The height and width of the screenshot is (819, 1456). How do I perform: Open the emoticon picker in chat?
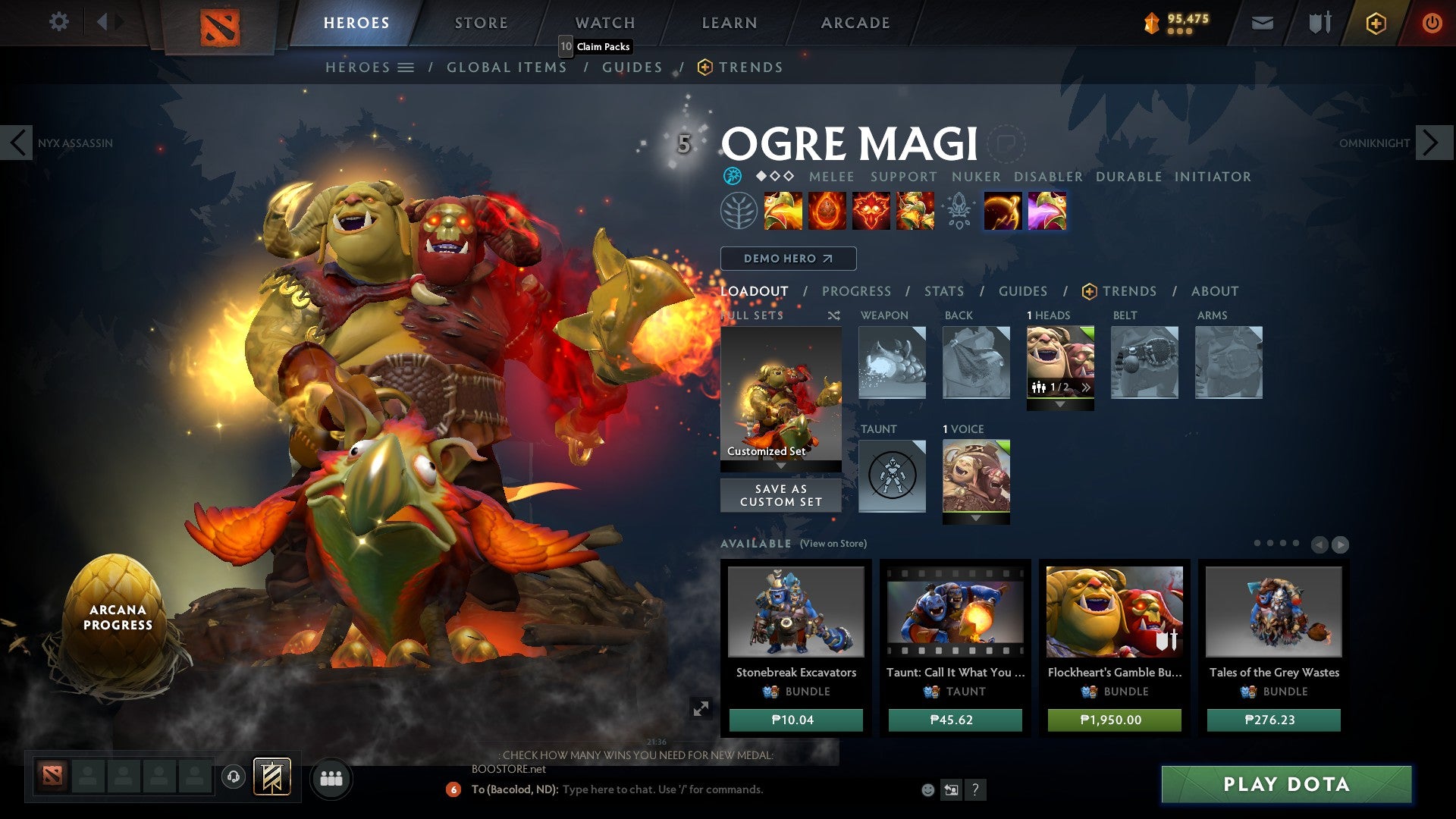(x=927, y=789)
